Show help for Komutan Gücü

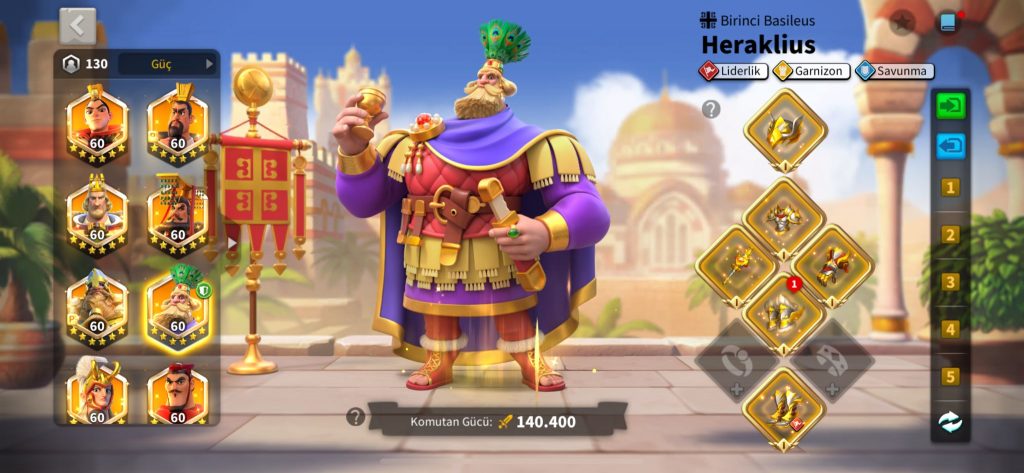tap(356, 417)
